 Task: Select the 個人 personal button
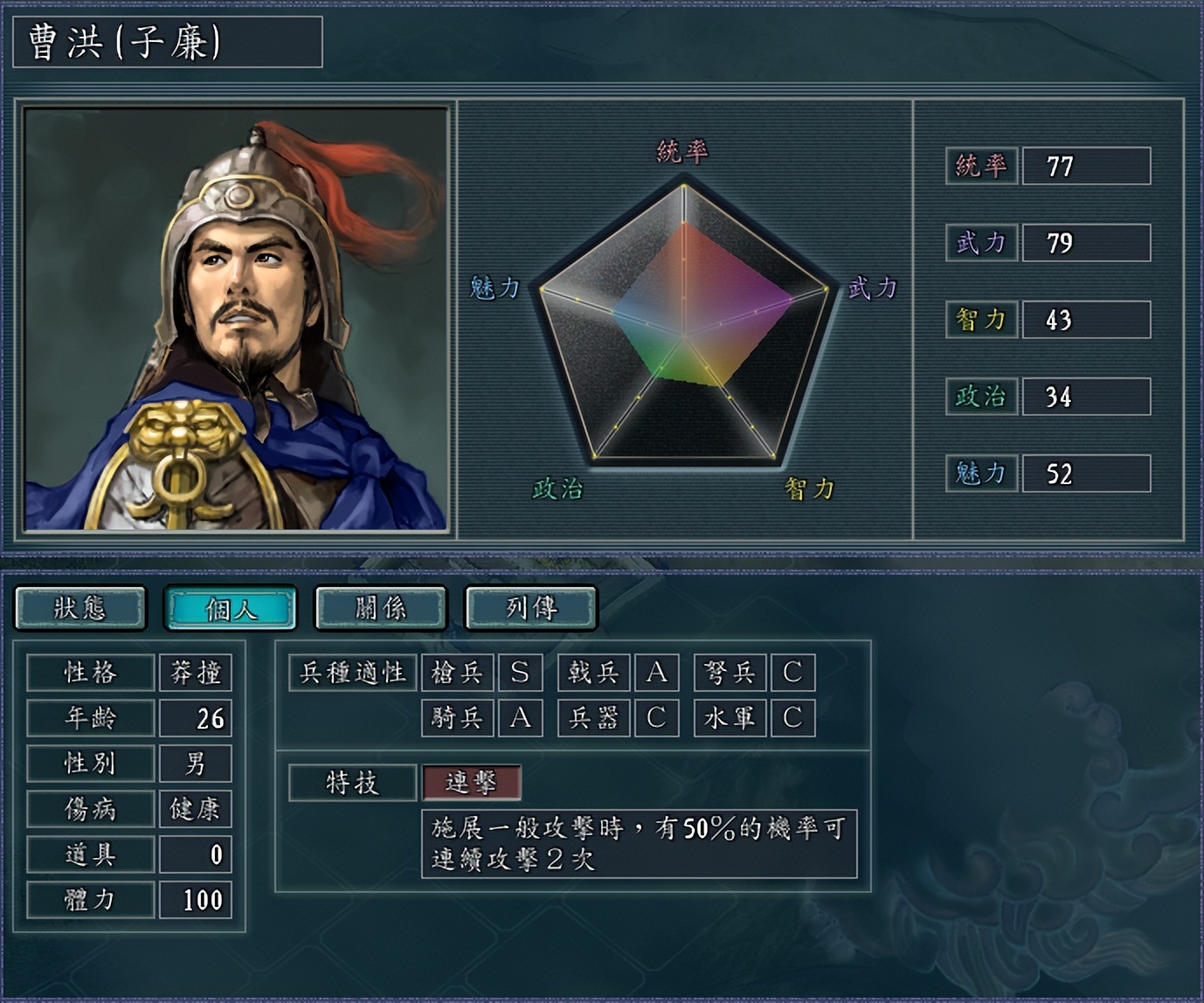pos(230,607)
